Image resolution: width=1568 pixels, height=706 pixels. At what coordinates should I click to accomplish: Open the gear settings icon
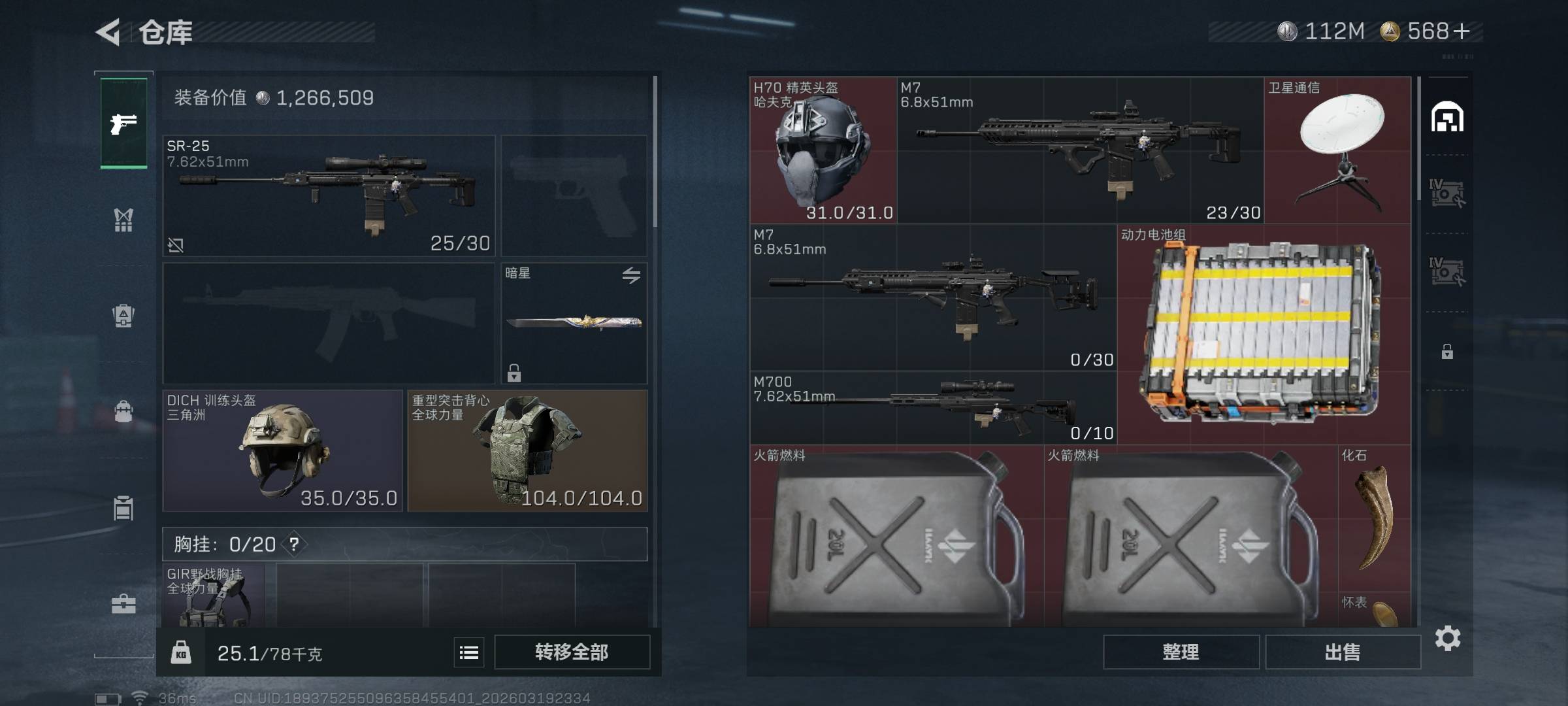[x=1447, y=638]
